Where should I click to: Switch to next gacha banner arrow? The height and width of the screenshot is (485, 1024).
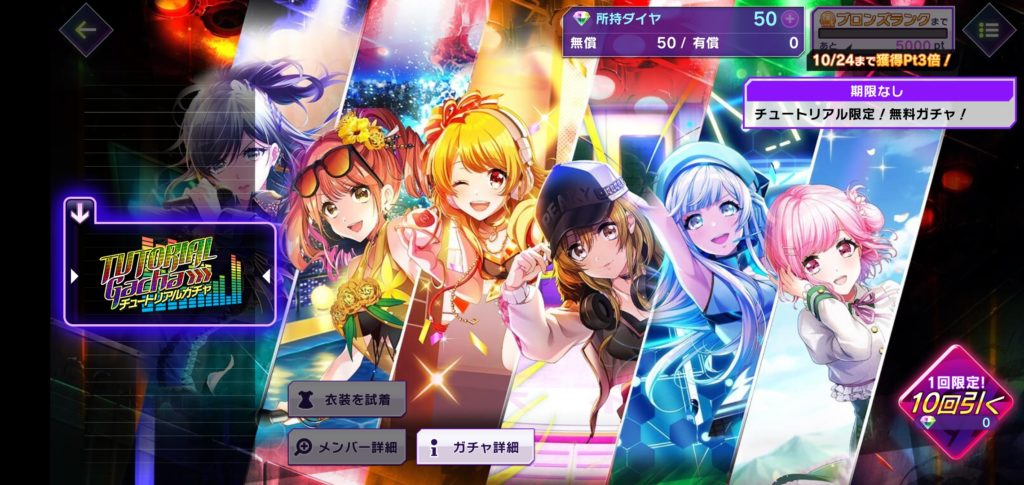point(266,275)
